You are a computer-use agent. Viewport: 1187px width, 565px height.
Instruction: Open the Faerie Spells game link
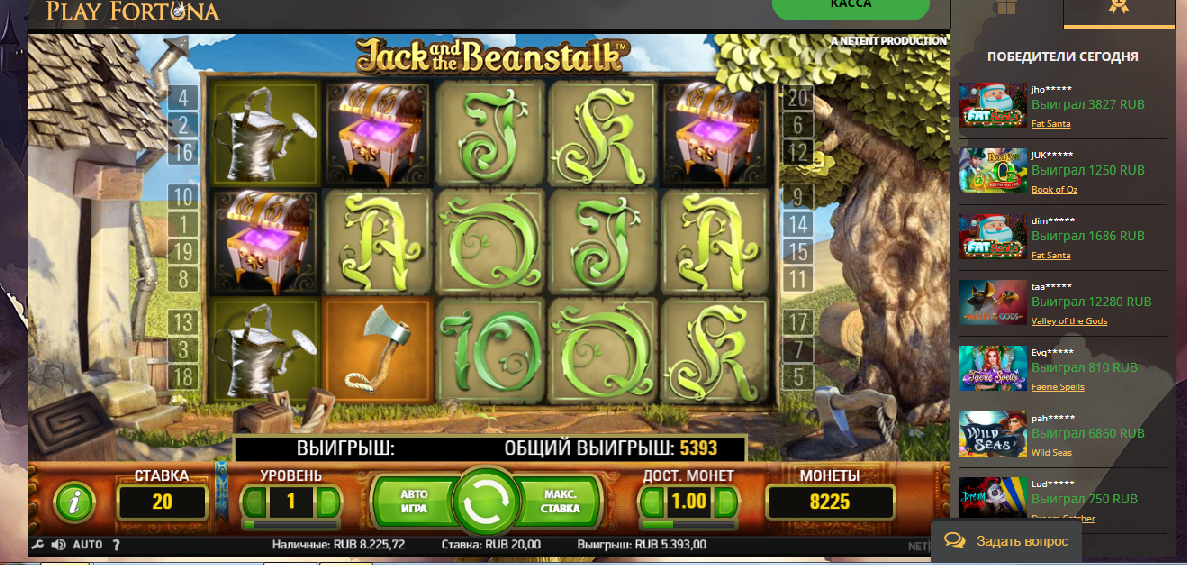pyautogui.click(x=1058, y=387)
